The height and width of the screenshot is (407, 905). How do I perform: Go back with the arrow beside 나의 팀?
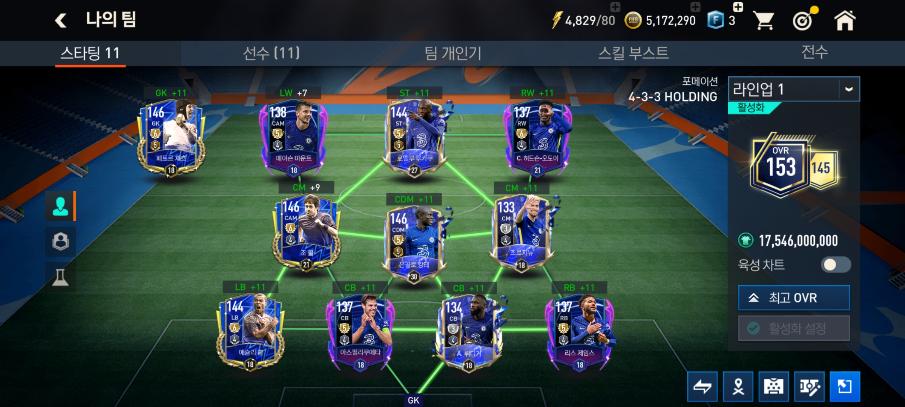61,20
